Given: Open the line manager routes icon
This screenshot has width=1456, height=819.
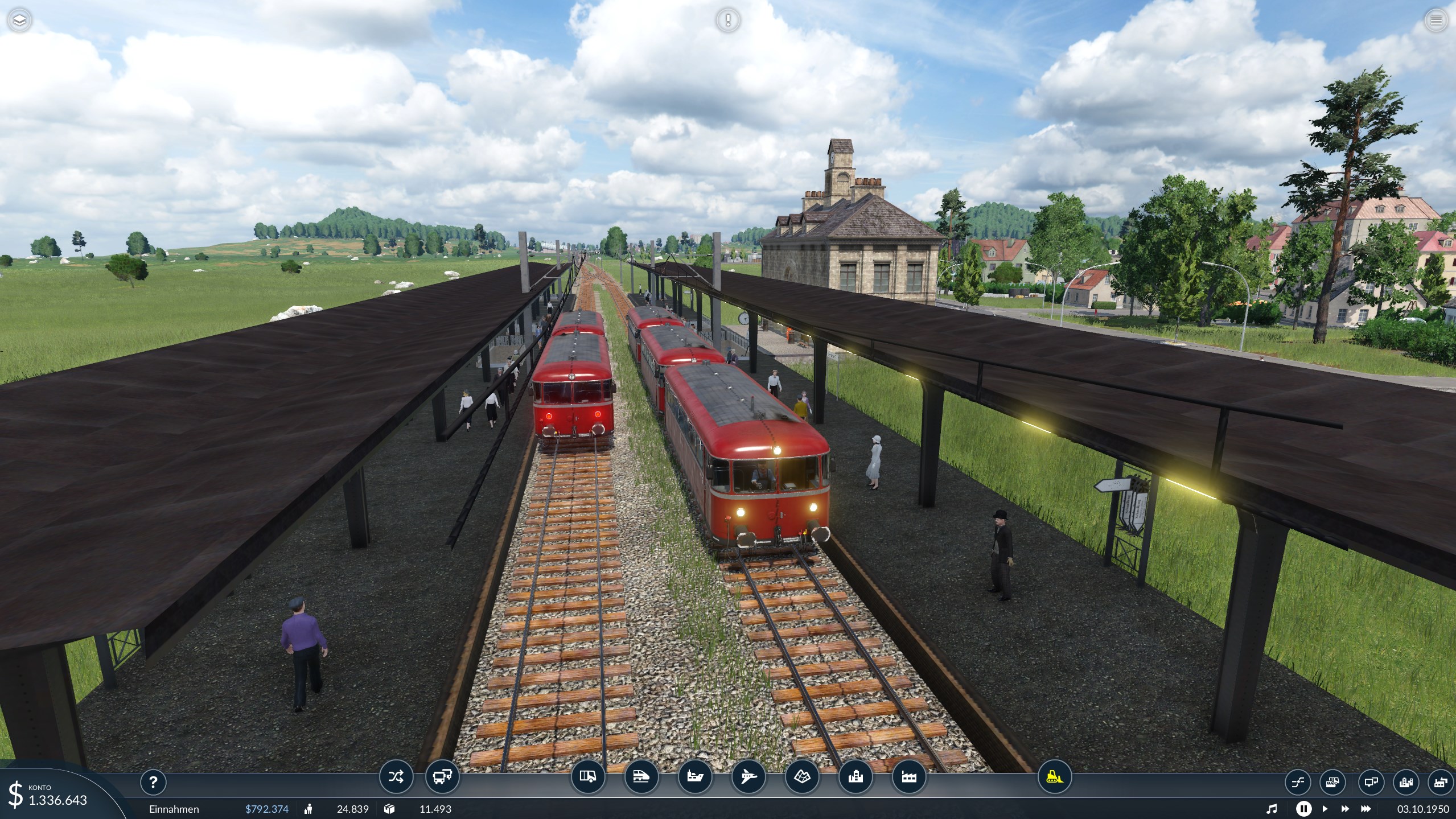Looking at the screenshot, I should pyautogui.click(x=397, y=777).
